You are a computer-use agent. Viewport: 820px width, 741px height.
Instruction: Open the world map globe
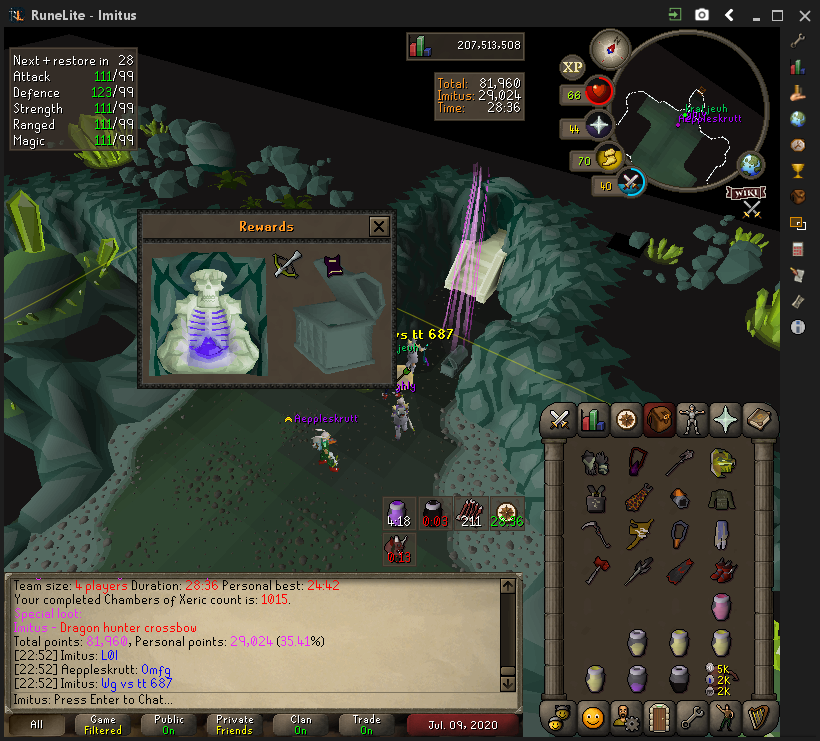750,165
